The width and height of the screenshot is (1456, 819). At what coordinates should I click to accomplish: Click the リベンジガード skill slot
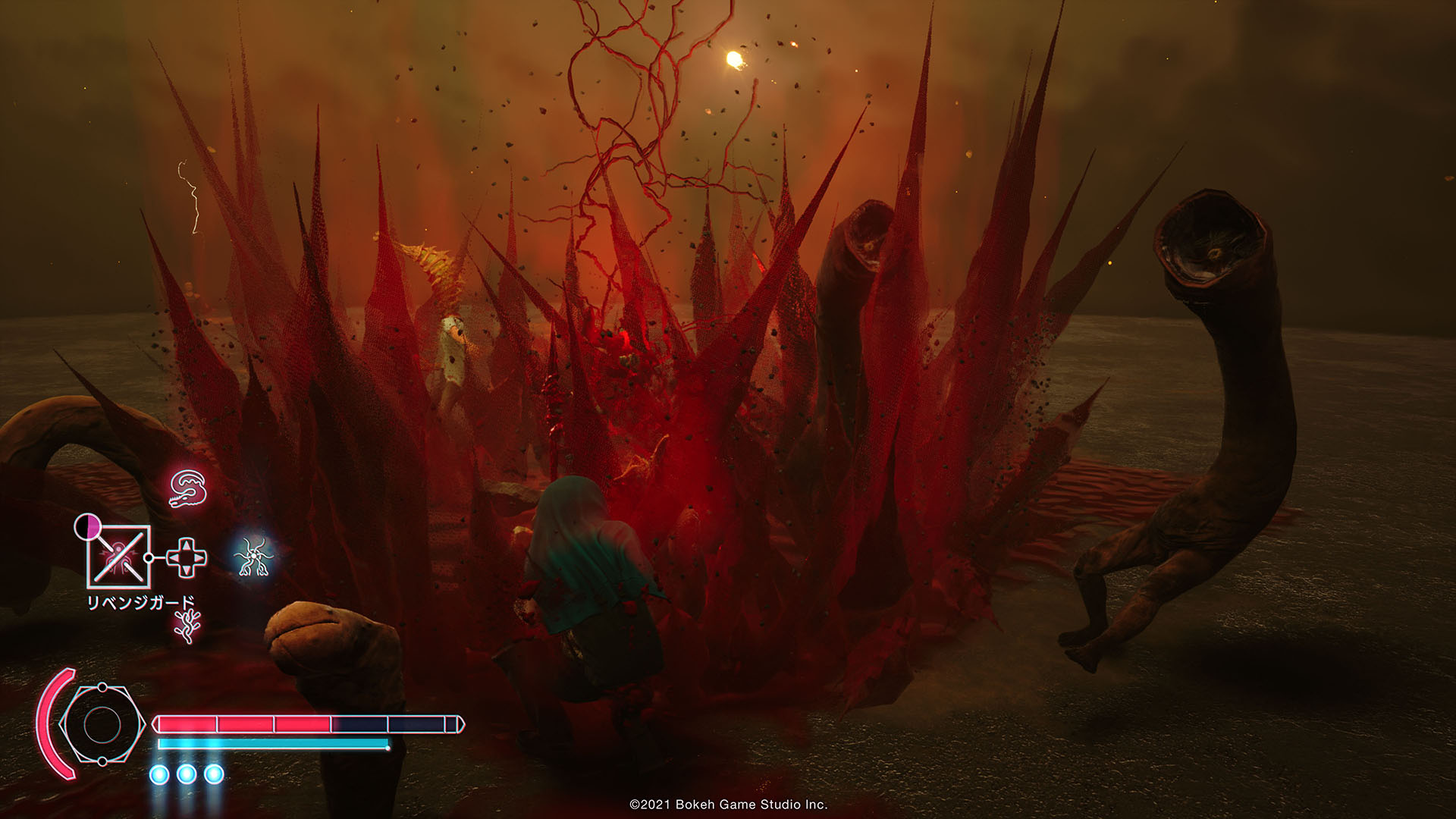coord(119,557)
